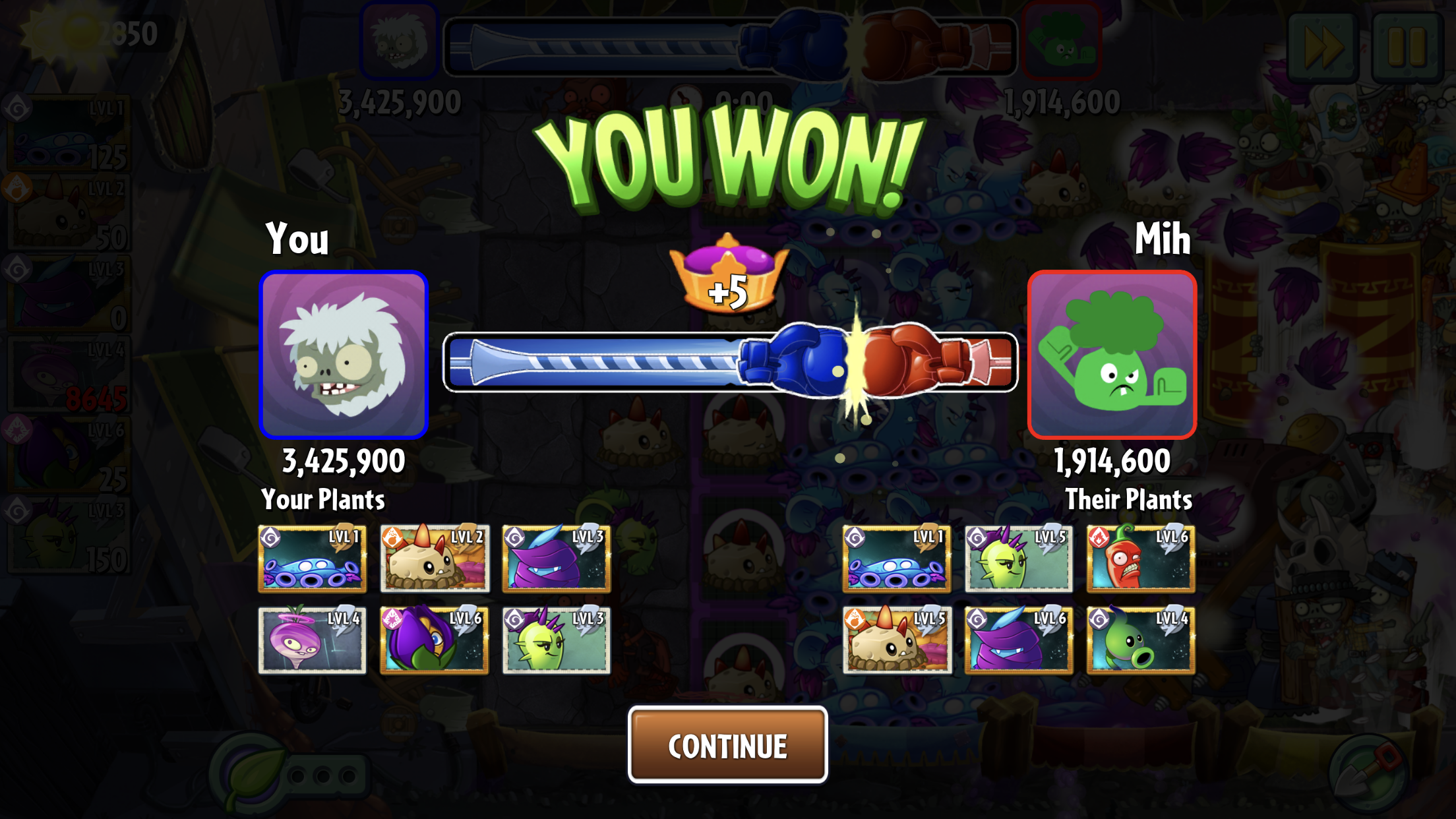Viewport: 1456px width, 819px height.
Task: Tap opponent Mih's broccoli avatar
Action: [x=1112, y=355]
